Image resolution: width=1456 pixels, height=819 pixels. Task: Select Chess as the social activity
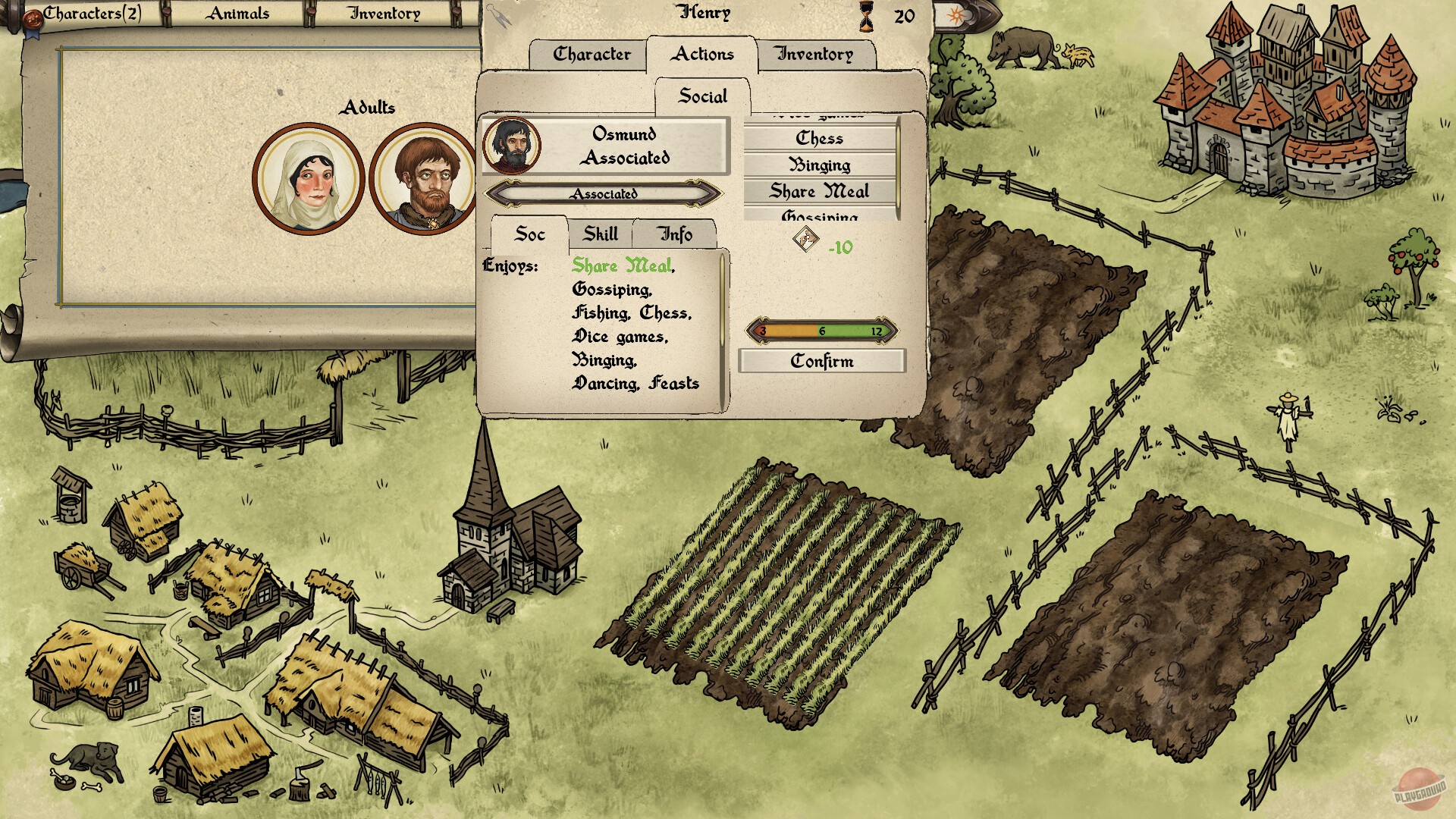(820, 137)
